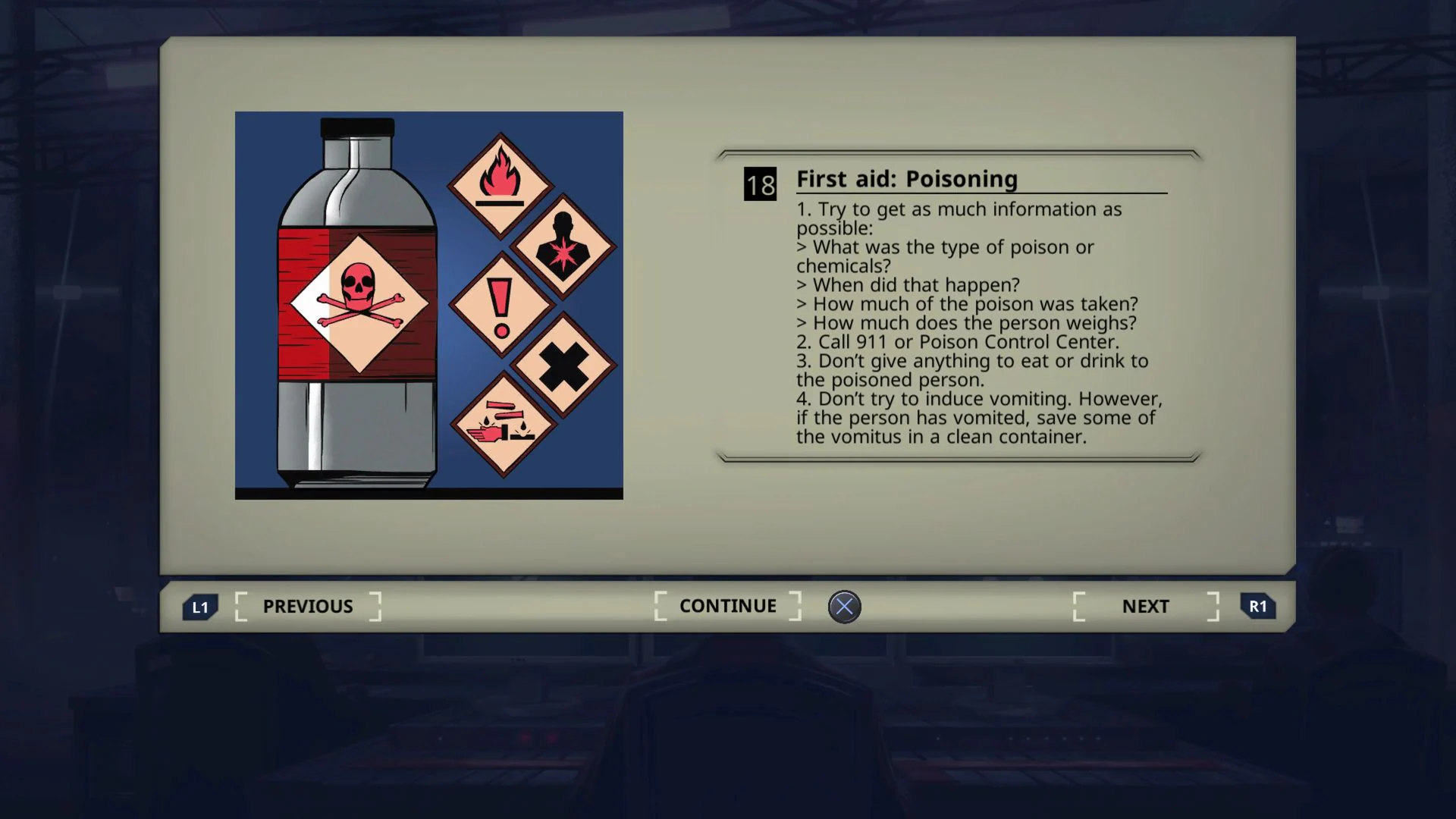Image resolution: width=1456 pixels, height=819 pixels.
Task: Open the previous manual page
Action: point(306,606)
